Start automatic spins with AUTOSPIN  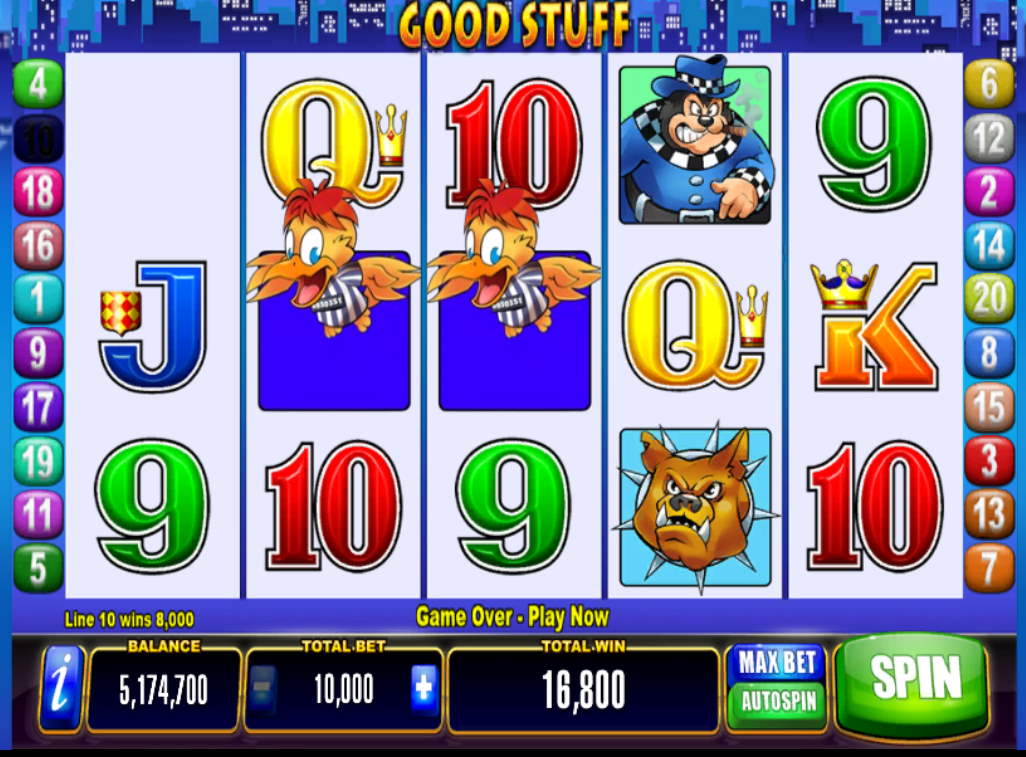pos(778,700)
